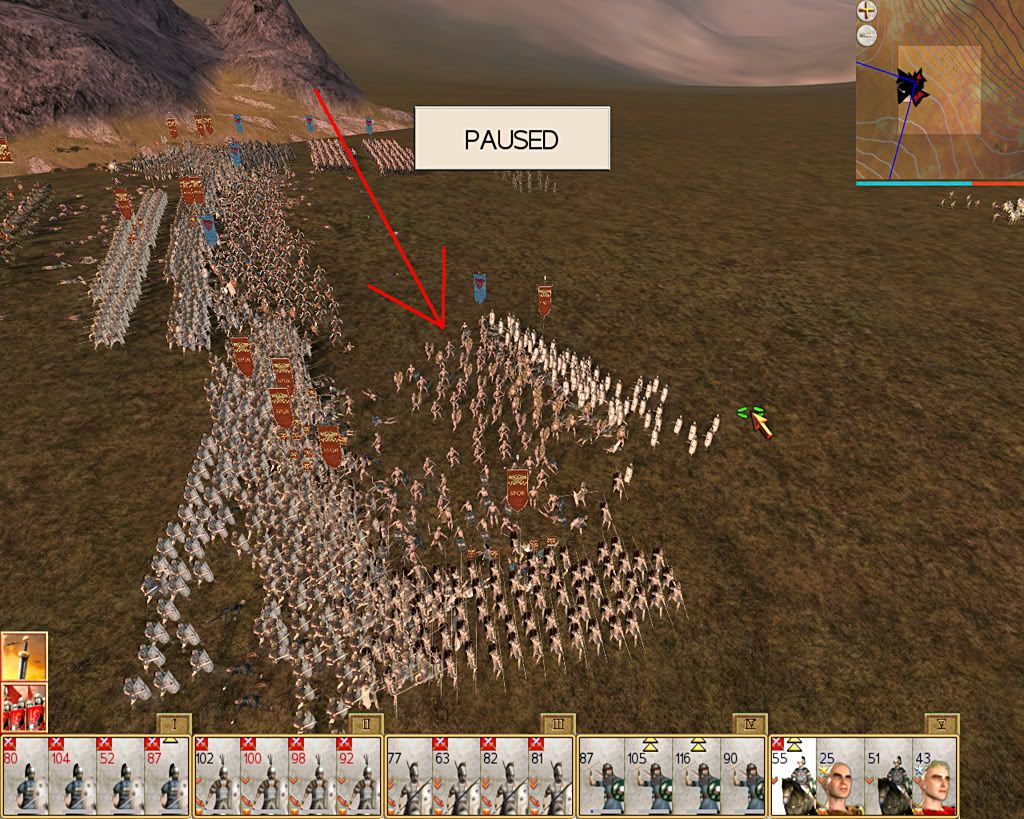The image size is (1024, 819).
Task: Select the 102-man unit card
Action: tap(218, 776)
